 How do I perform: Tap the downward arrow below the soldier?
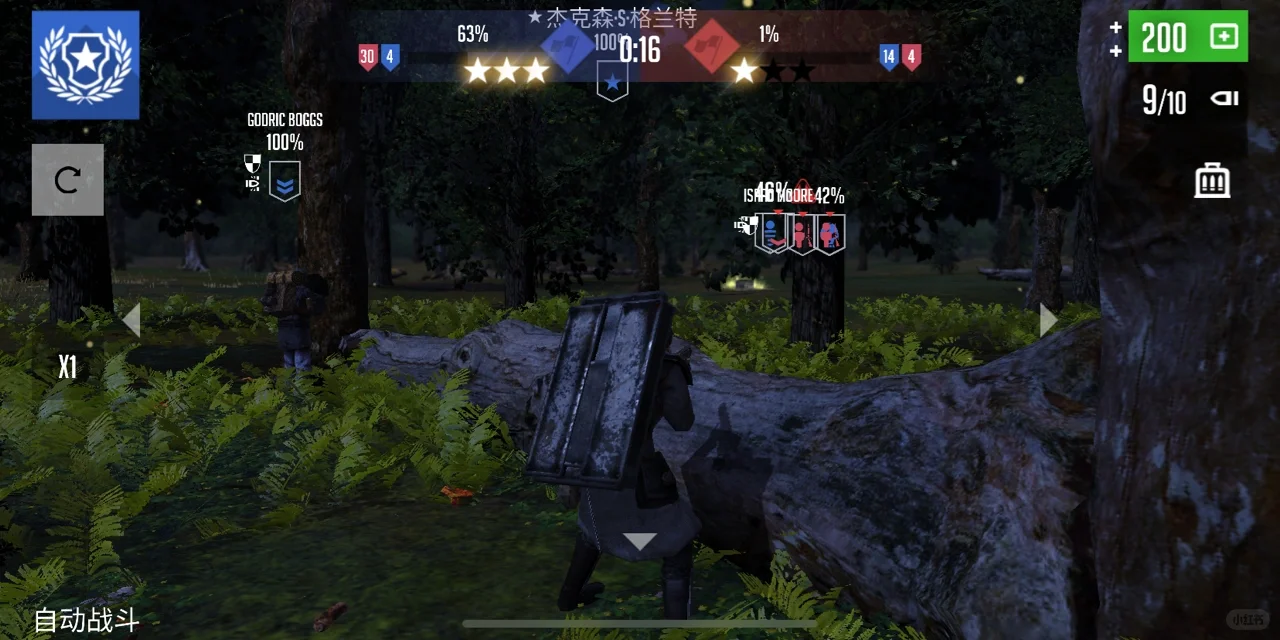639,542
